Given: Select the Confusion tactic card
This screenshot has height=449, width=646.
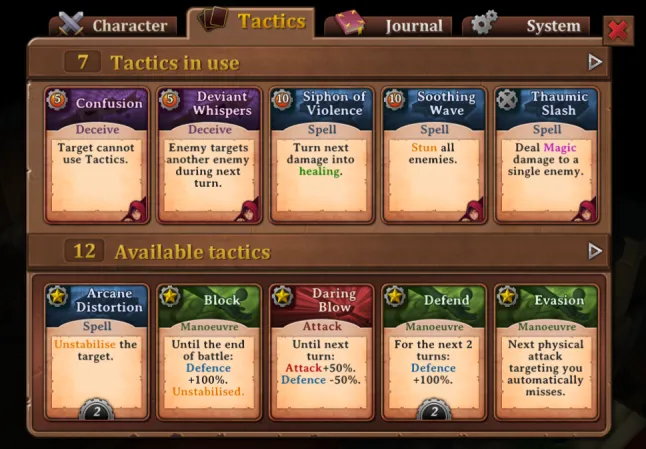Looking at the screenshot, I should (96, 154).
